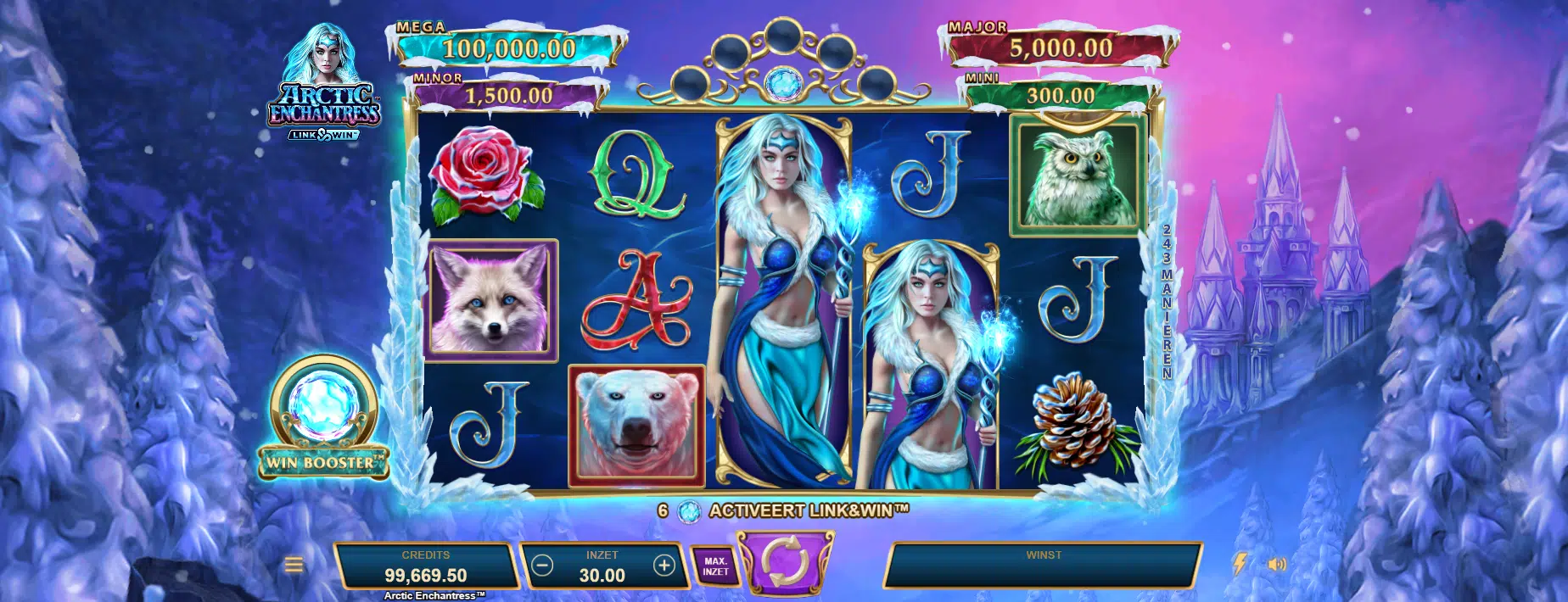Decrease the bet with the minus button
The height and width of the screenshot is (602, 1568).
click(543, 566)
